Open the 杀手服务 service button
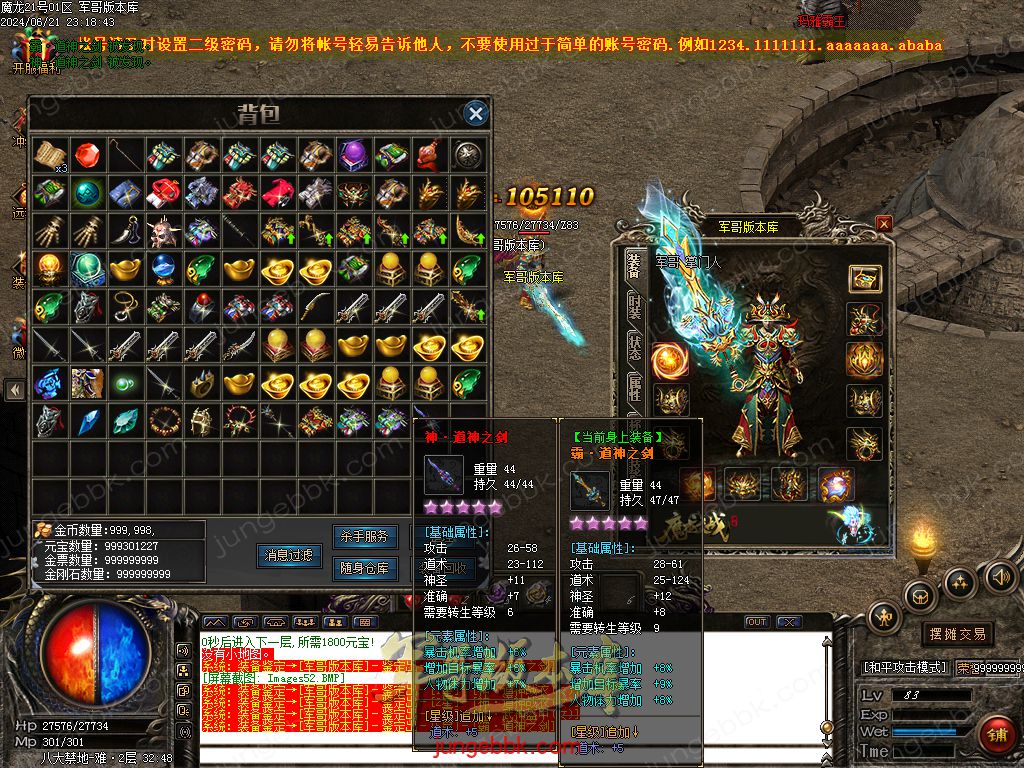Screen dimensions: 1024x768 [x=362, y=537]
